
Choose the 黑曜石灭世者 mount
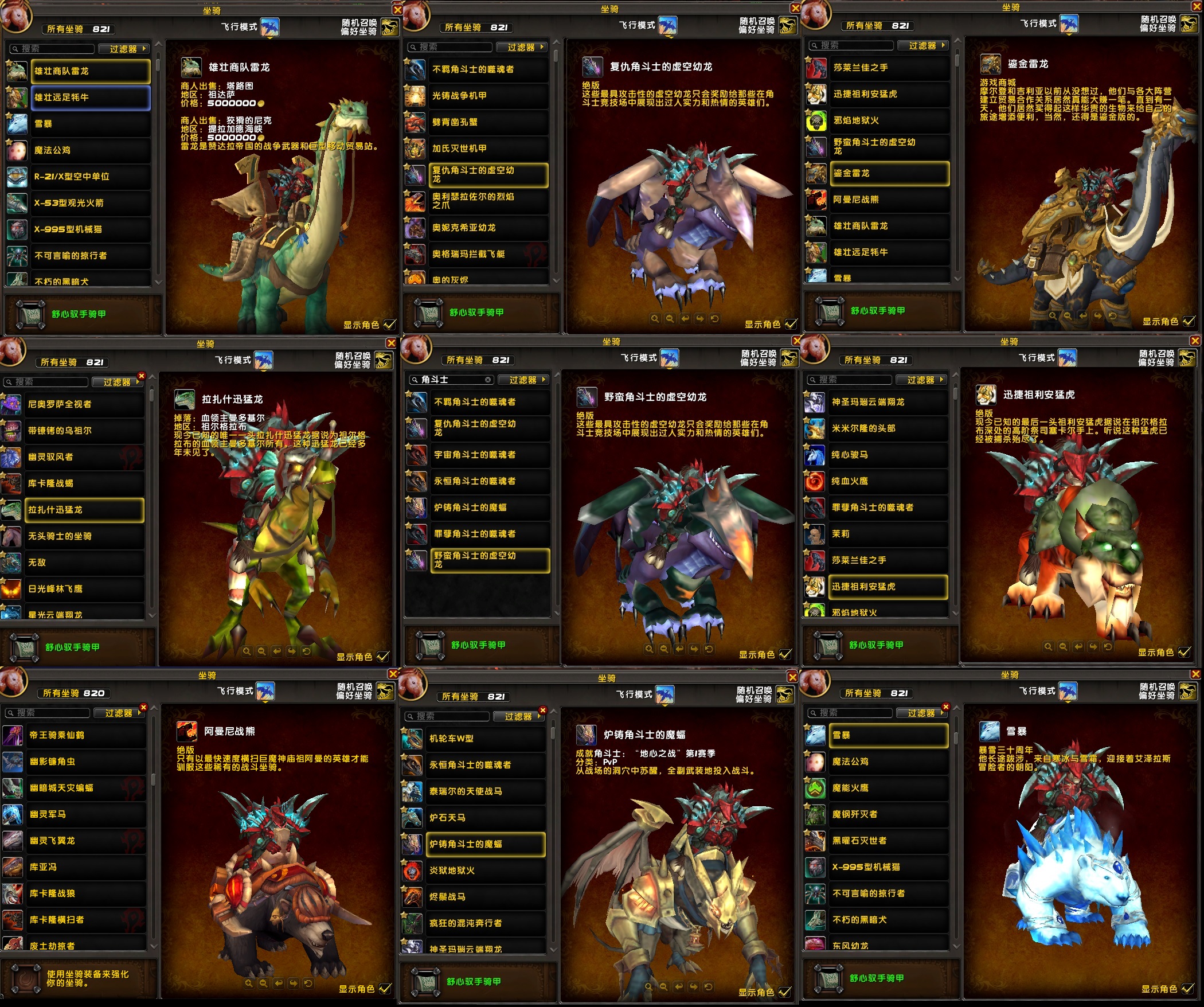(x=889, y=841)
